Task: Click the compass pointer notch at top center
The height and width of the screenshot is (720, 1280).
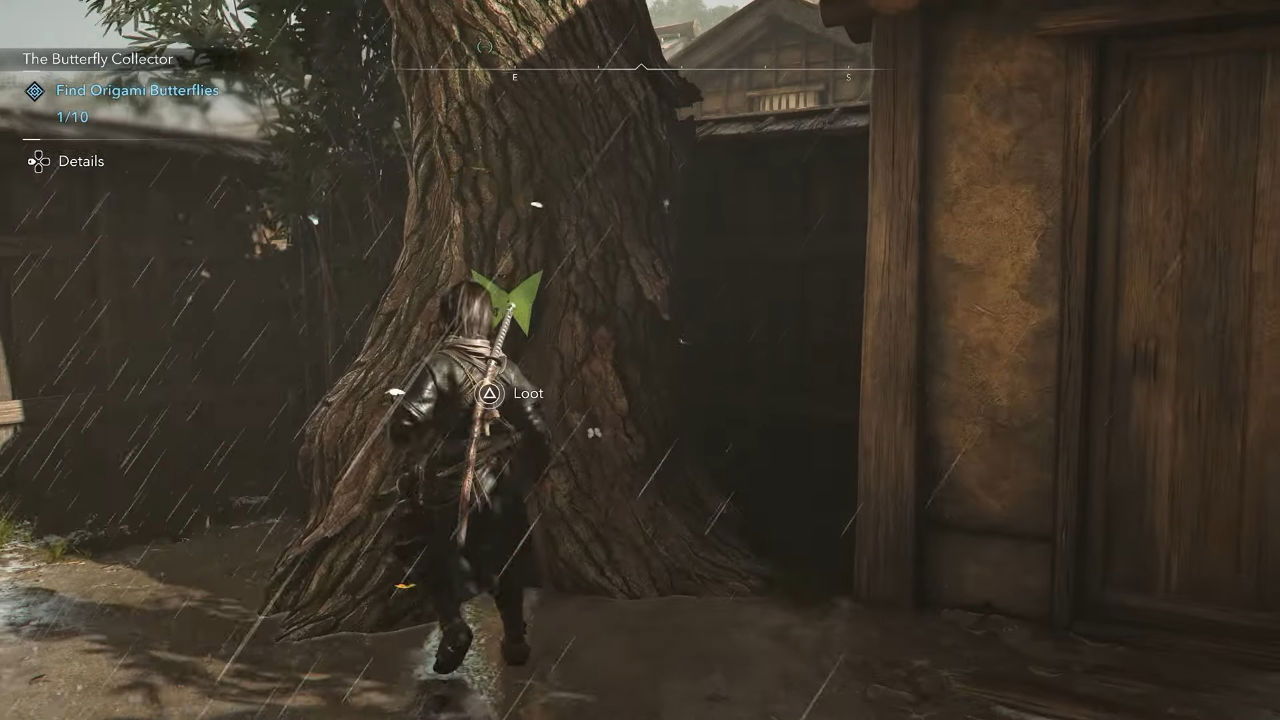Action: pos(642,64)
